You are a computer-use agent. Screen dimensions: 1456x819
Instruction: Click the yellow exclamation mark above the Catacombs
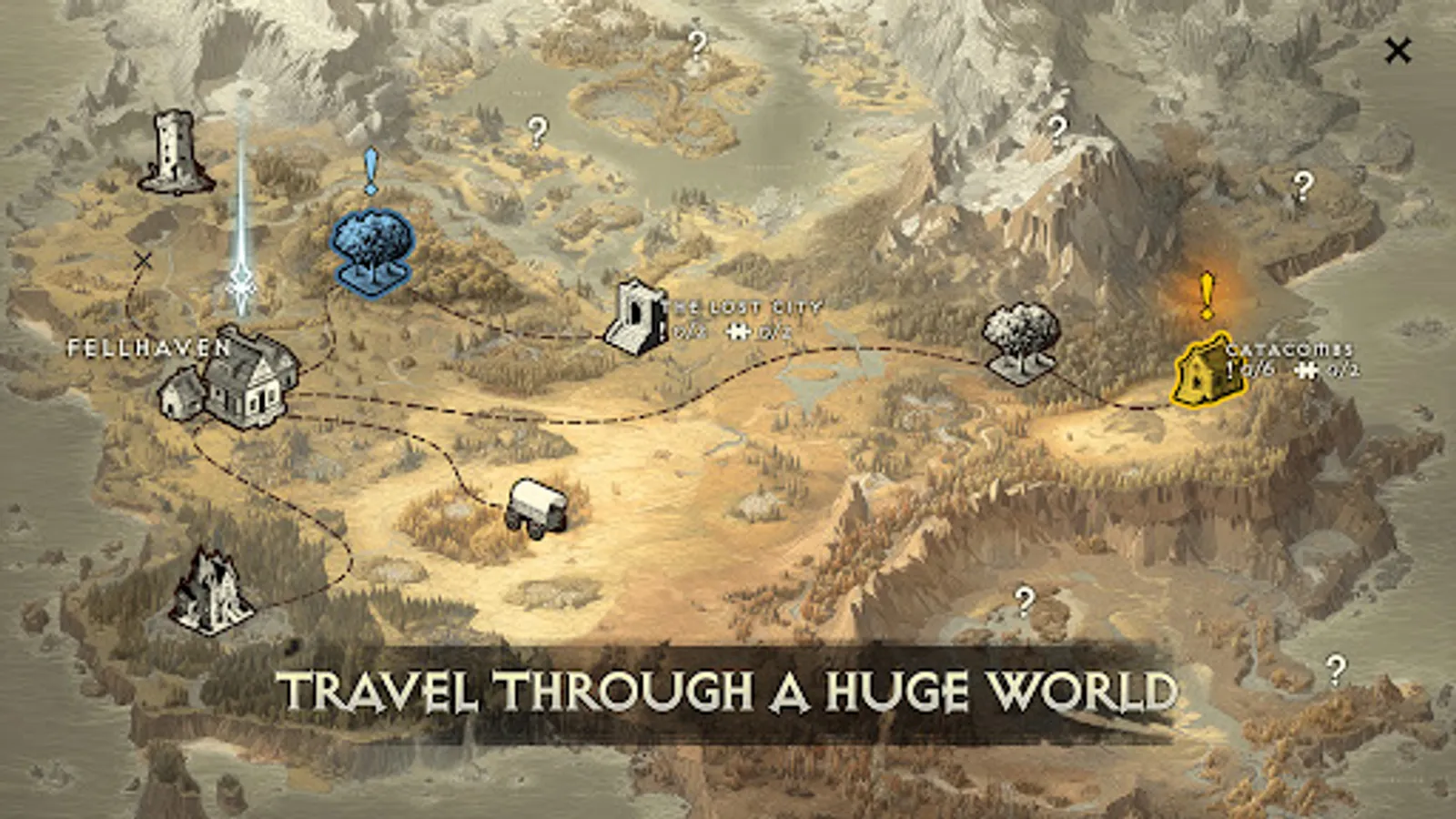(x=1206, y=291)
